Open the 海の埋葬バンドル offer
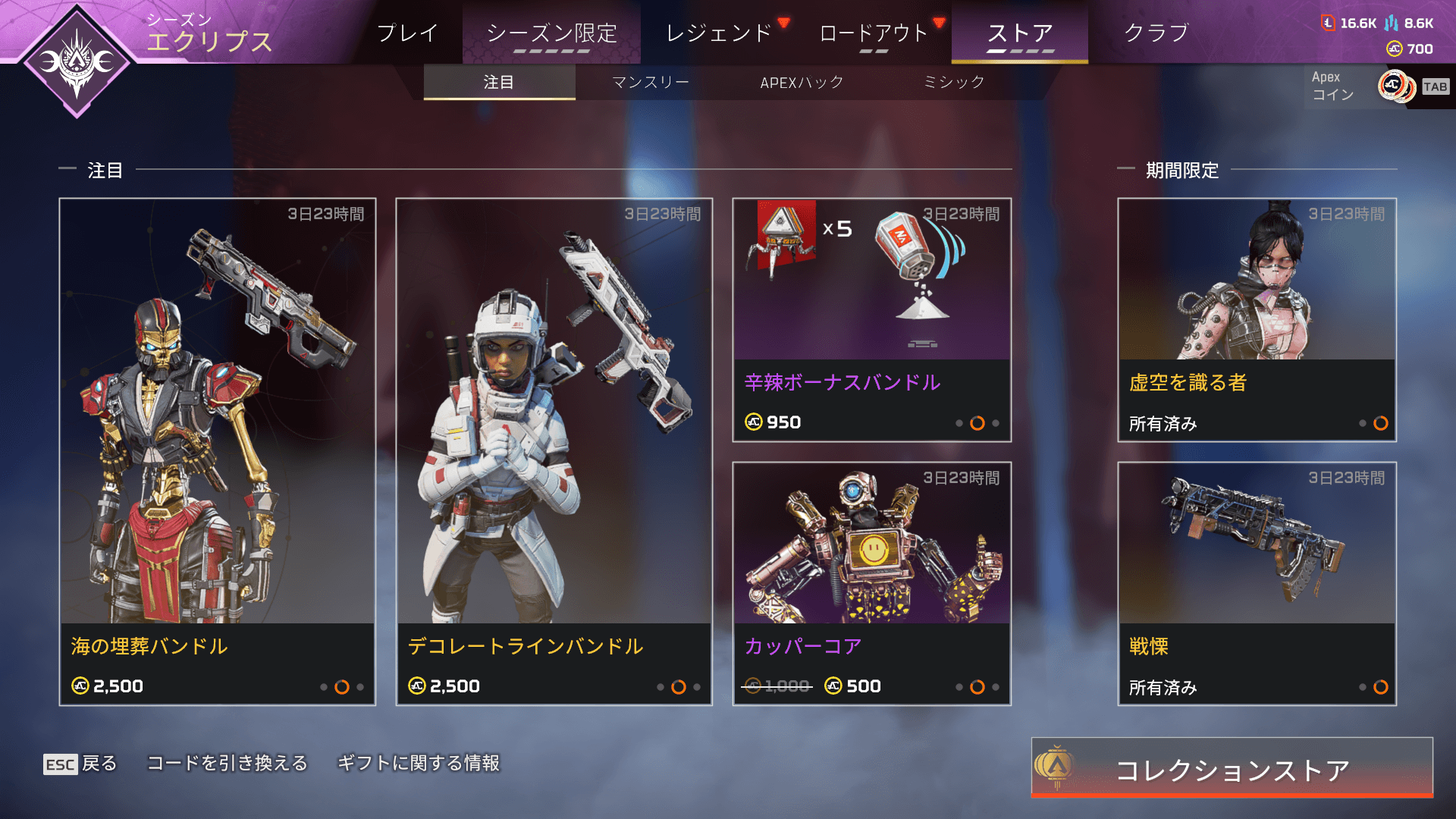The height and width of the screenshot is (819, 1456). [217, 451]
